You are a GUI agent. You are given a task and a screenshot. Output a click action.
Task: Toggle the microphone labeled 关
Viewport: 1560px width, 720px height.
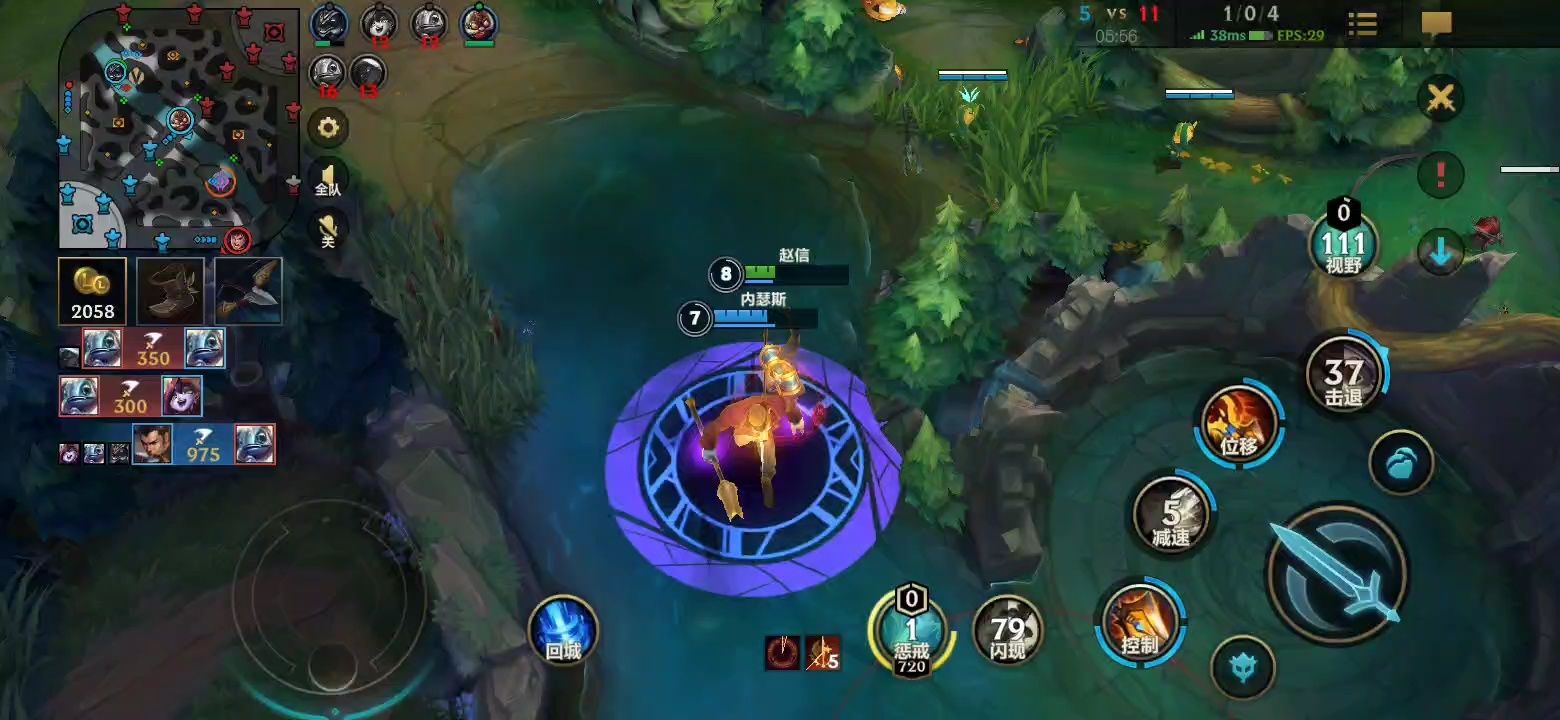click(x=328, y=229)
